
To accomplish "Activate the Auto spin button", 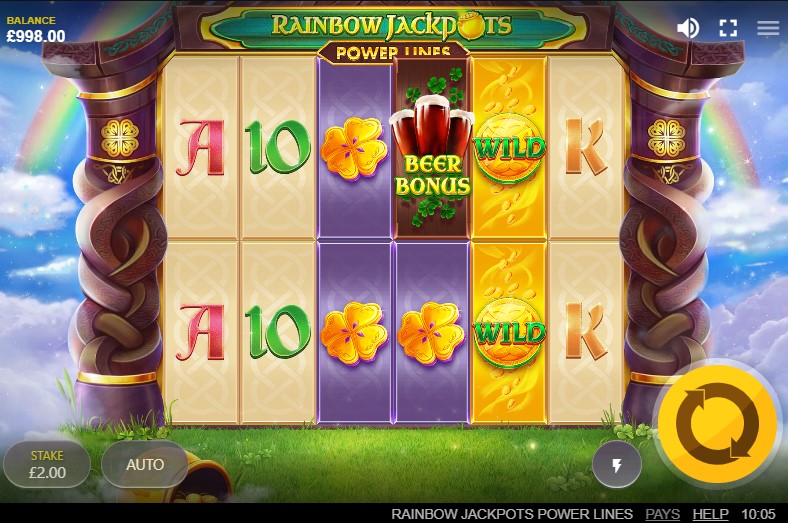I will (145, 464).
